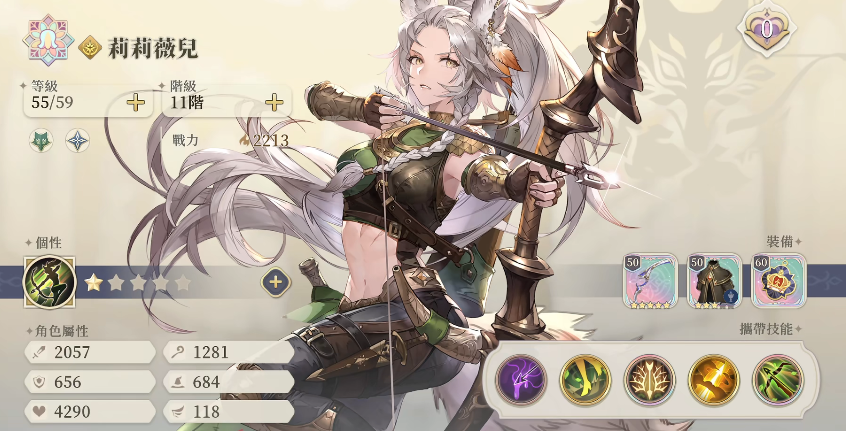The height and width of the screenshot is (431, 846).
Task: Choose the green bow and arrow skill
Action: click(x=777, y=379)
